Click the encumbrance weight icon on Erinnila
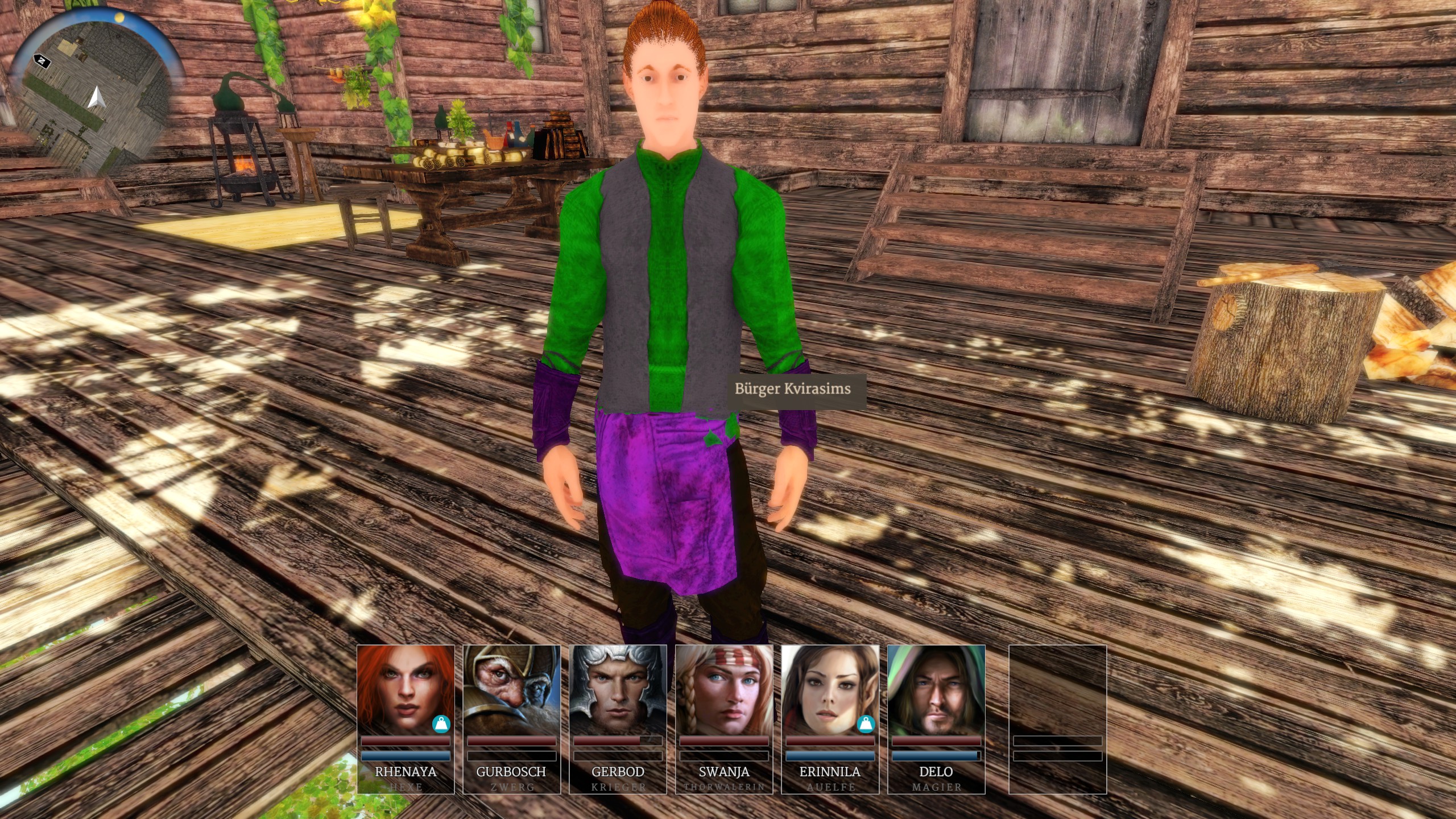 (866, 724)
